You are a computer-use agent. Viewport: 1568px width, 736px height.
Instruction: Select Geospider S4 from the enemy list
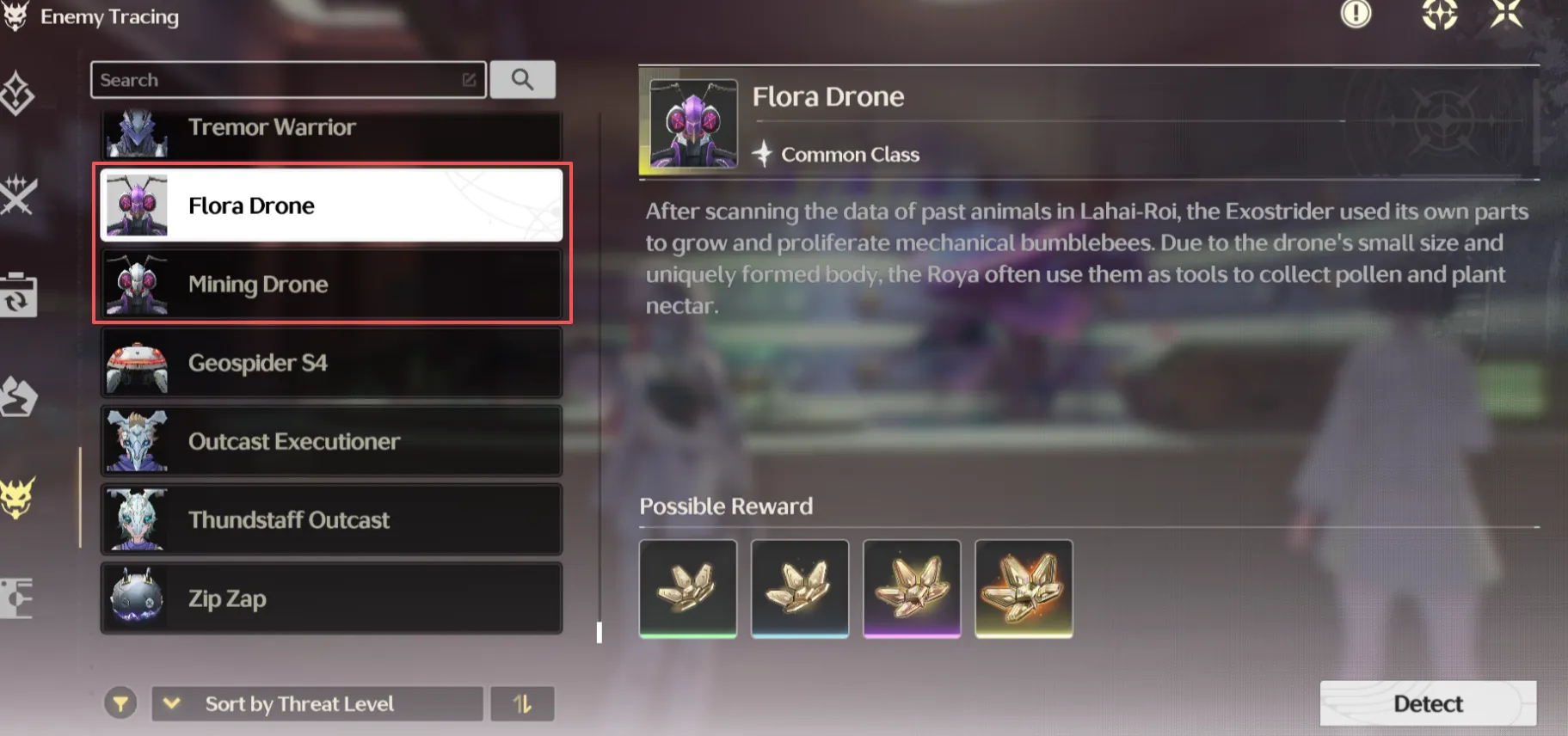tap(331, 362)
